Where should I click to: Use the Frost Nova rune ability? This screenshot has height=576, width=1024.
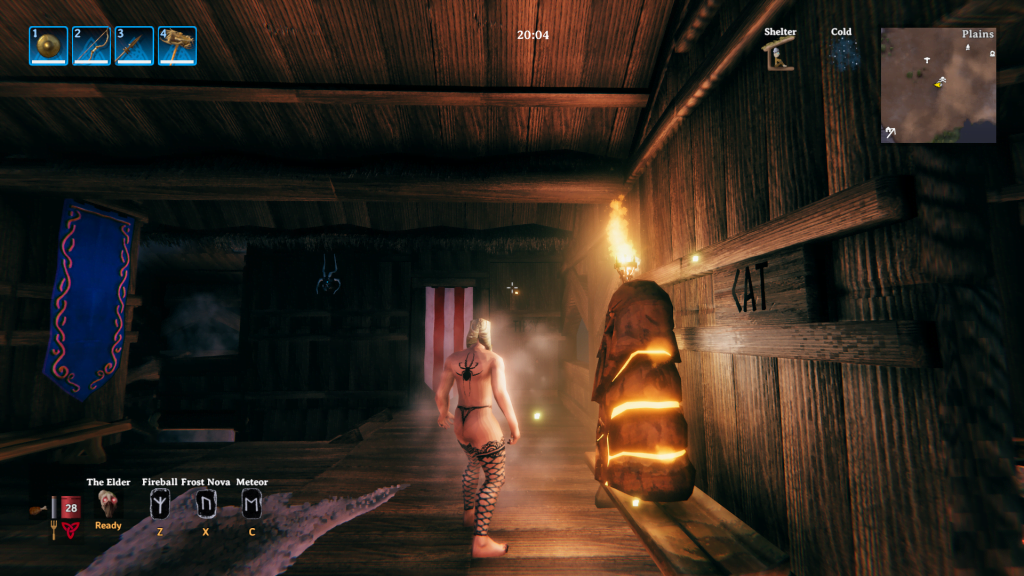pos(206,505)
